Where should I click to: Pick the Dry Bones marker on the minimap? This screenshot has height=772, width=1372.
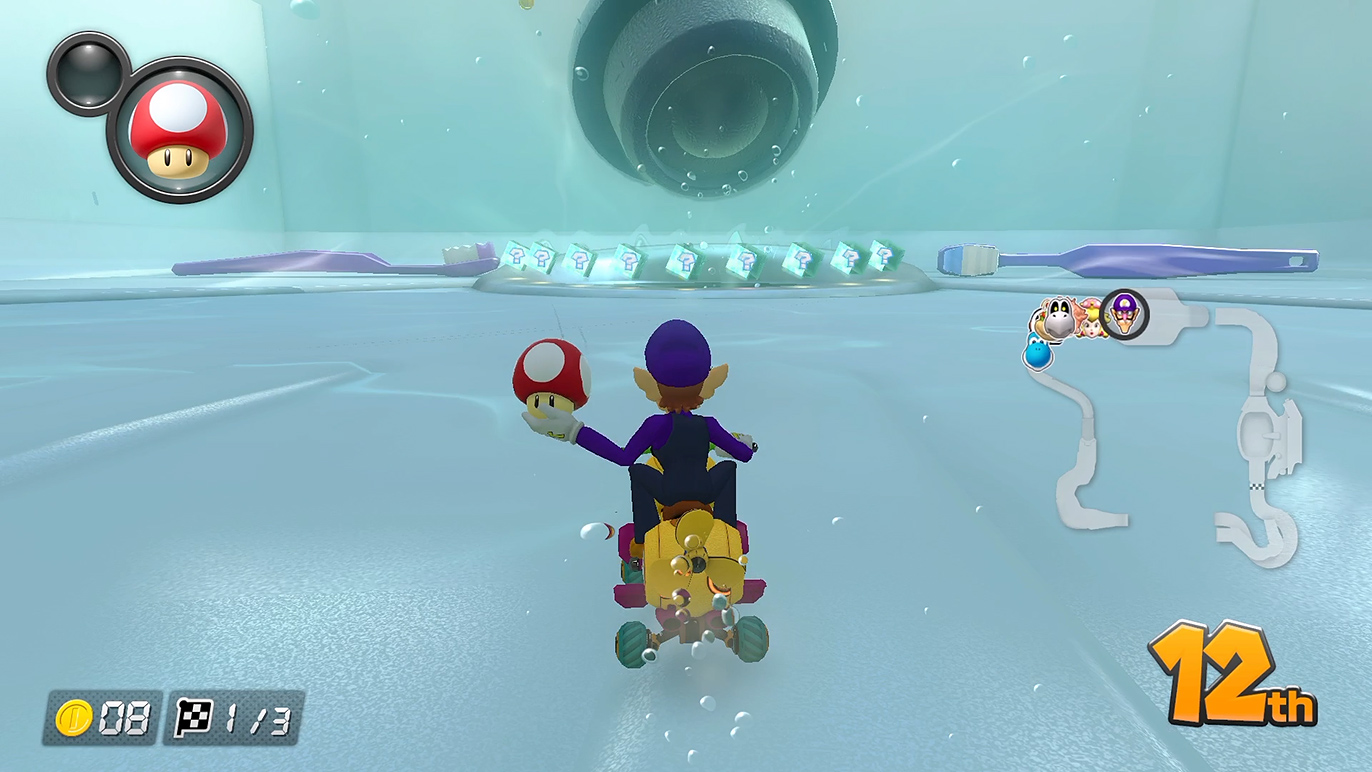pyautogui.click(x=1058, y=318)
